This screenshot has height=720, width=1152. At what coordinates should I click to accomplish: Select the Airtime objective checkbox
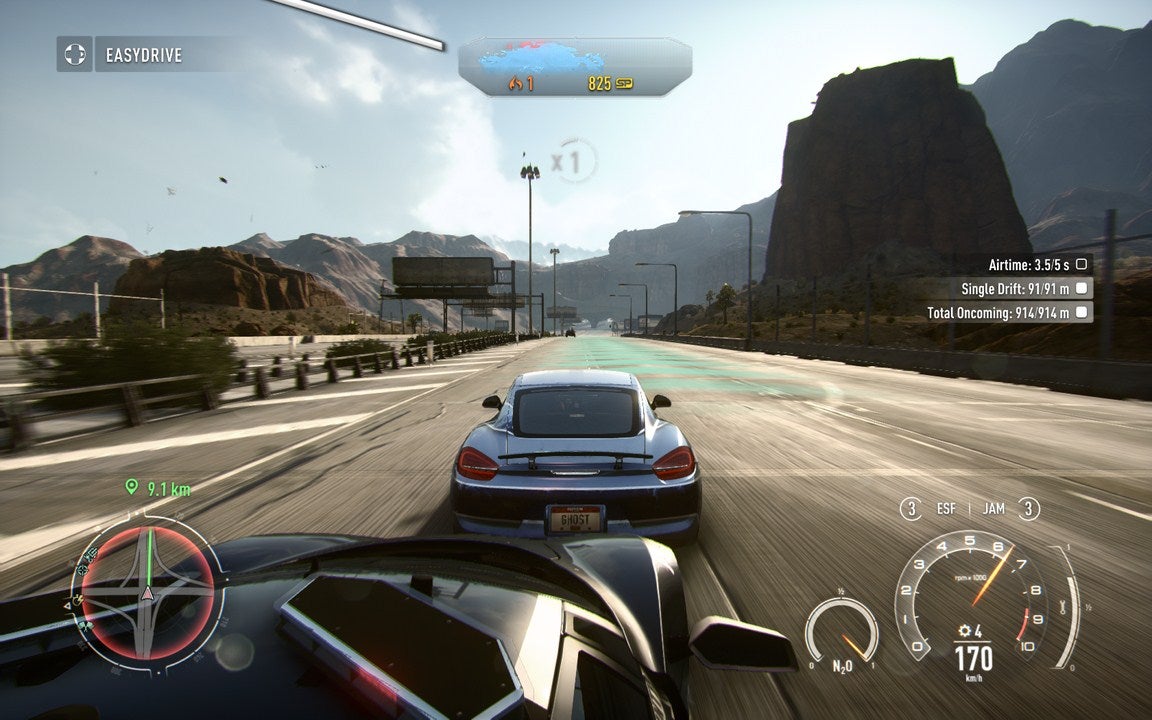[1081, 264]
